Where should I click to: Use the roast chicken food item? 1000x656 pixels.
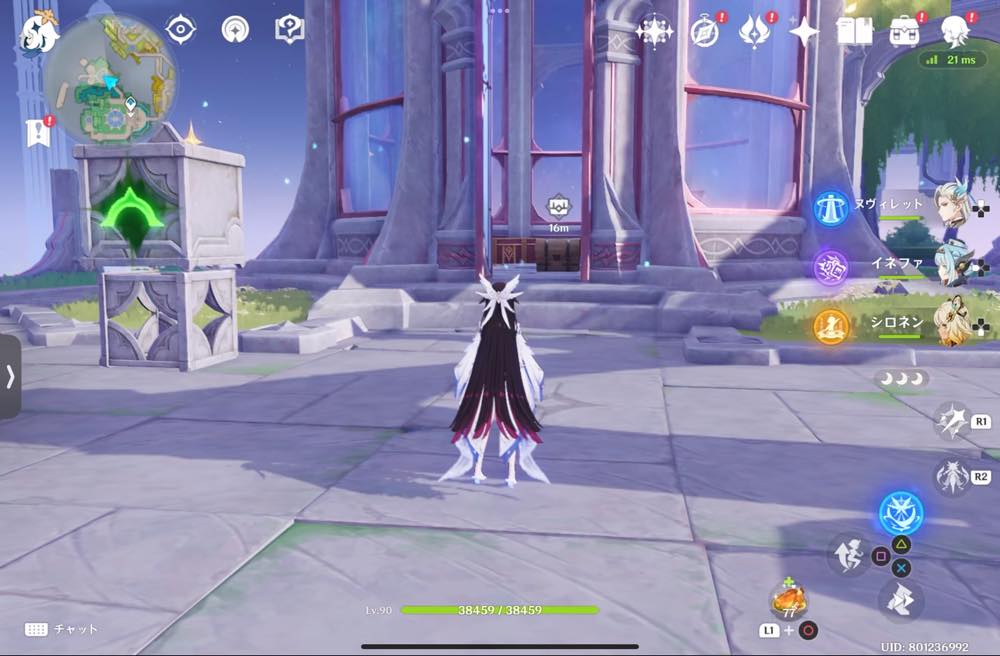click(x=787, y=600)
